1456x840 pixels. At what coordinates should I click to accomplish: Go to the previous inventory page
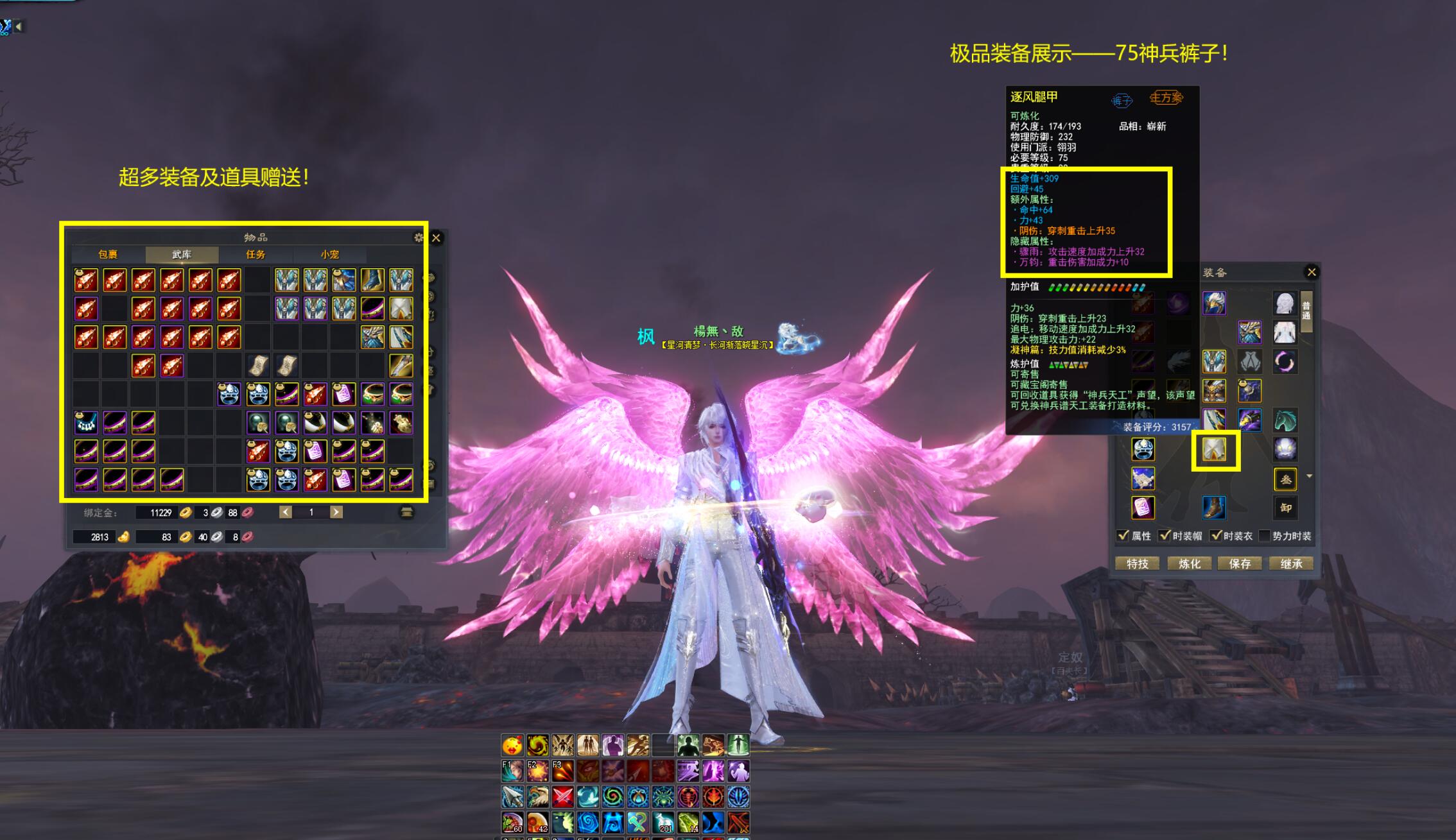coord(286,512)
